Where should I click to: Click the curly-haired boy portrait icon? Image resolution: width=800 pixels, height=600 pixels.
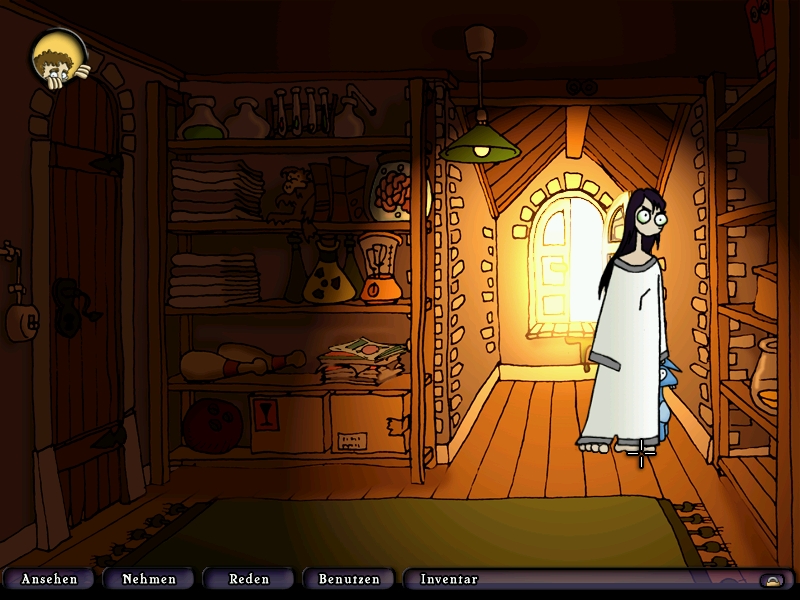[59, 58]
